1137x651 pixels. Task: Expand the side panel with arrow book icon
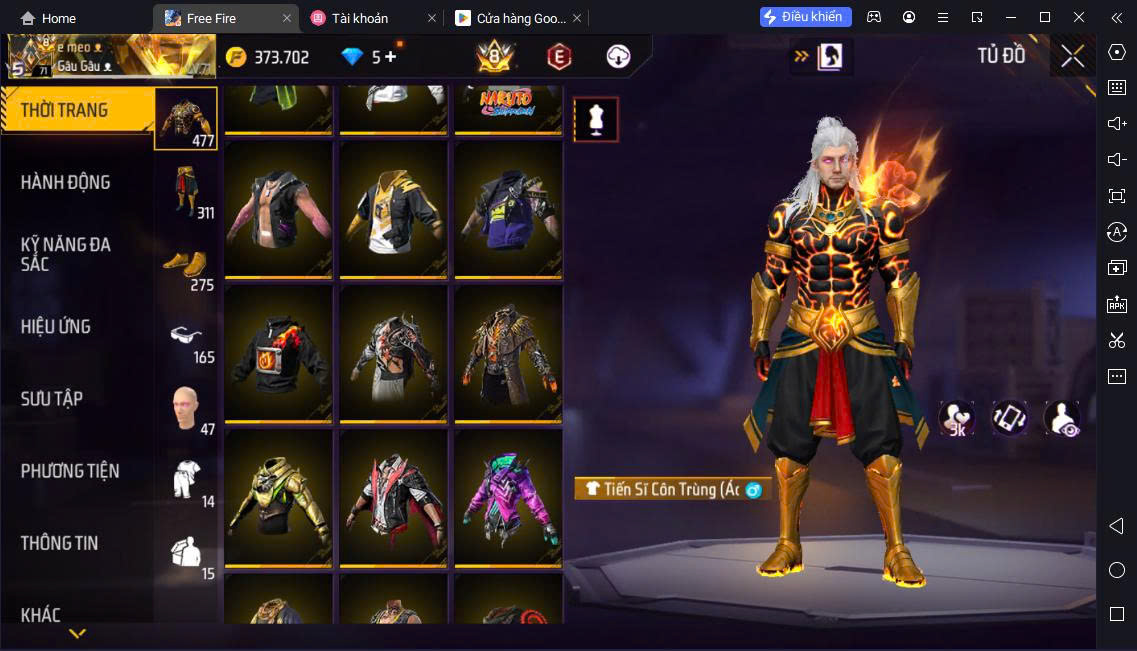coord(820,57)
